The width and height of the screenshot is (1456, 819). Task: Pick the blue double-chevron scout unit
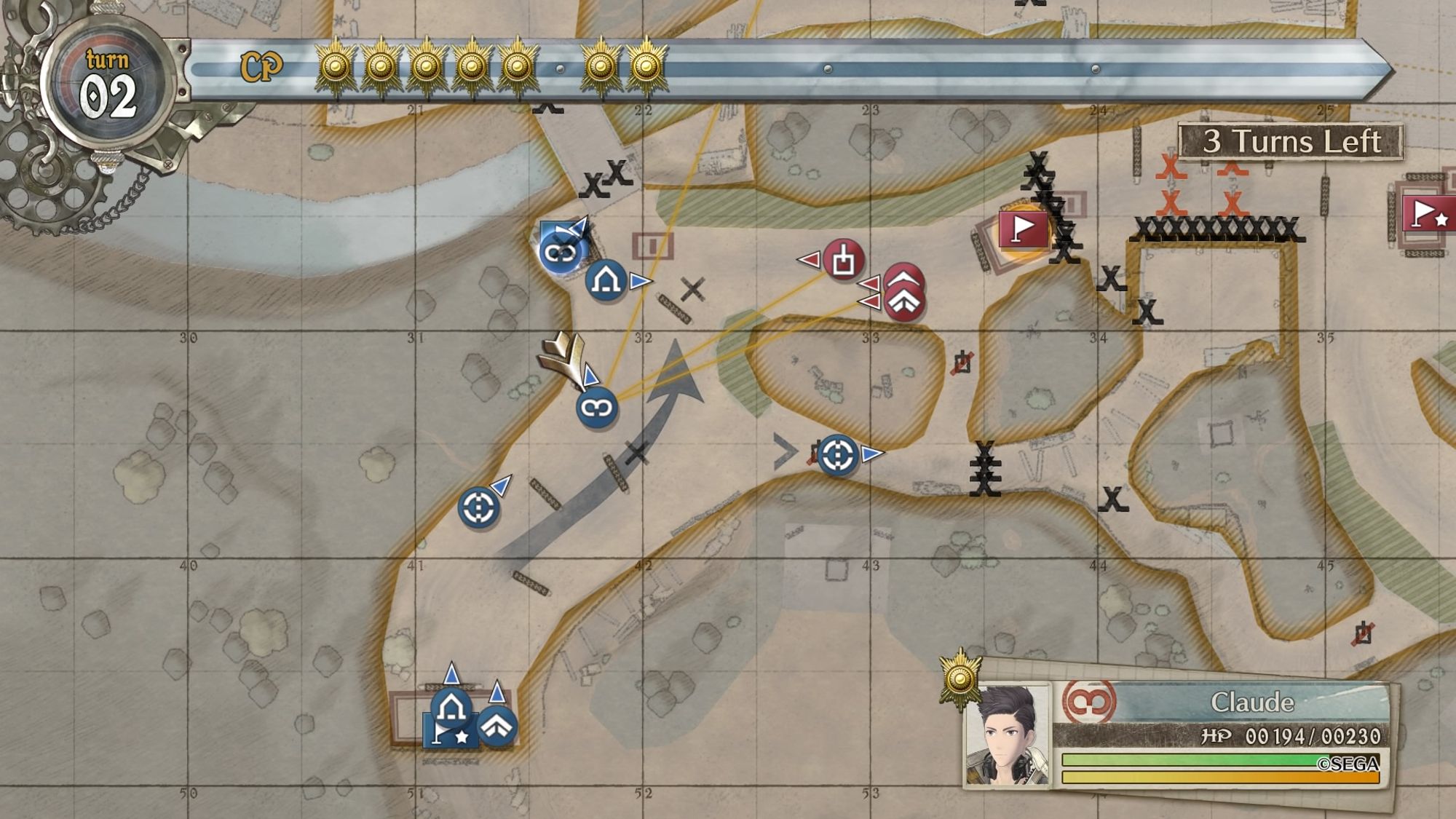point(497,726)
